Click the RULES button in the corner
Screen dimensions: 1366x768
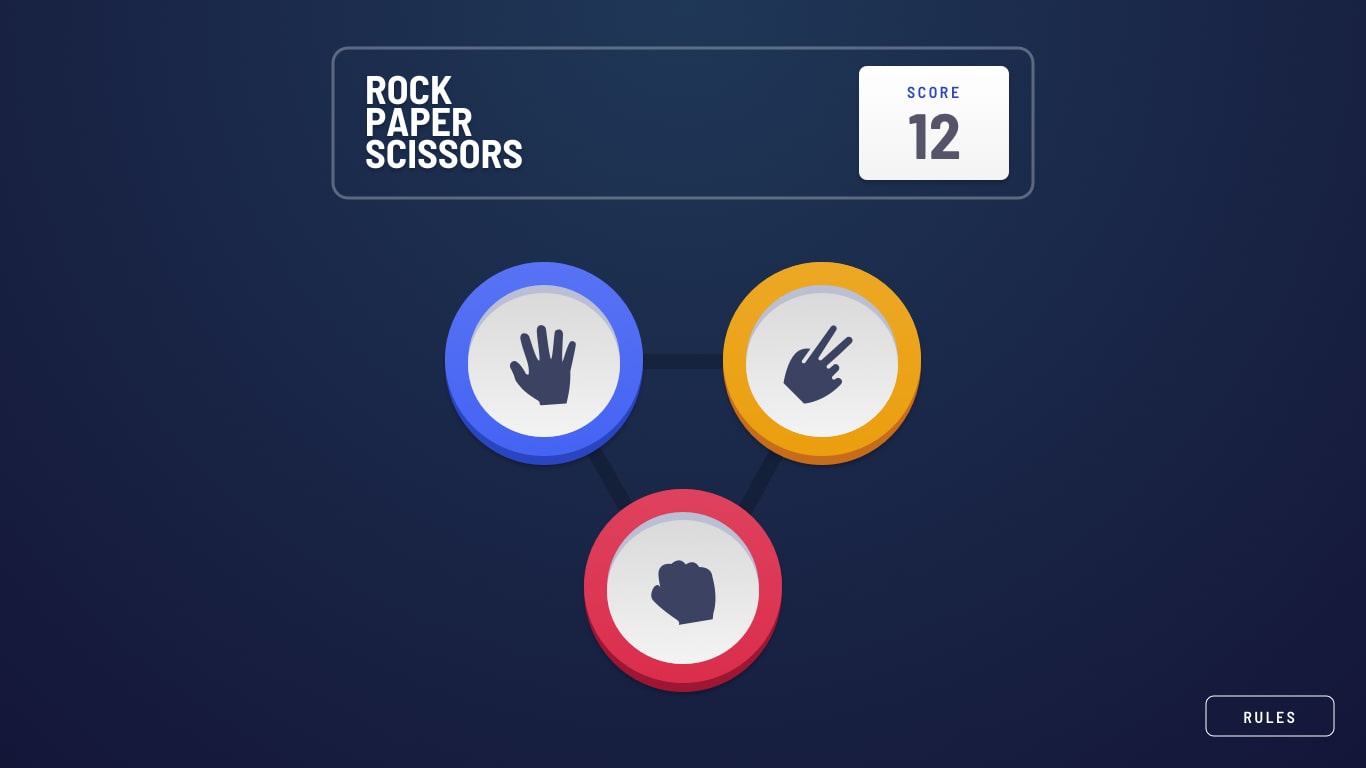pos(1269,716)
